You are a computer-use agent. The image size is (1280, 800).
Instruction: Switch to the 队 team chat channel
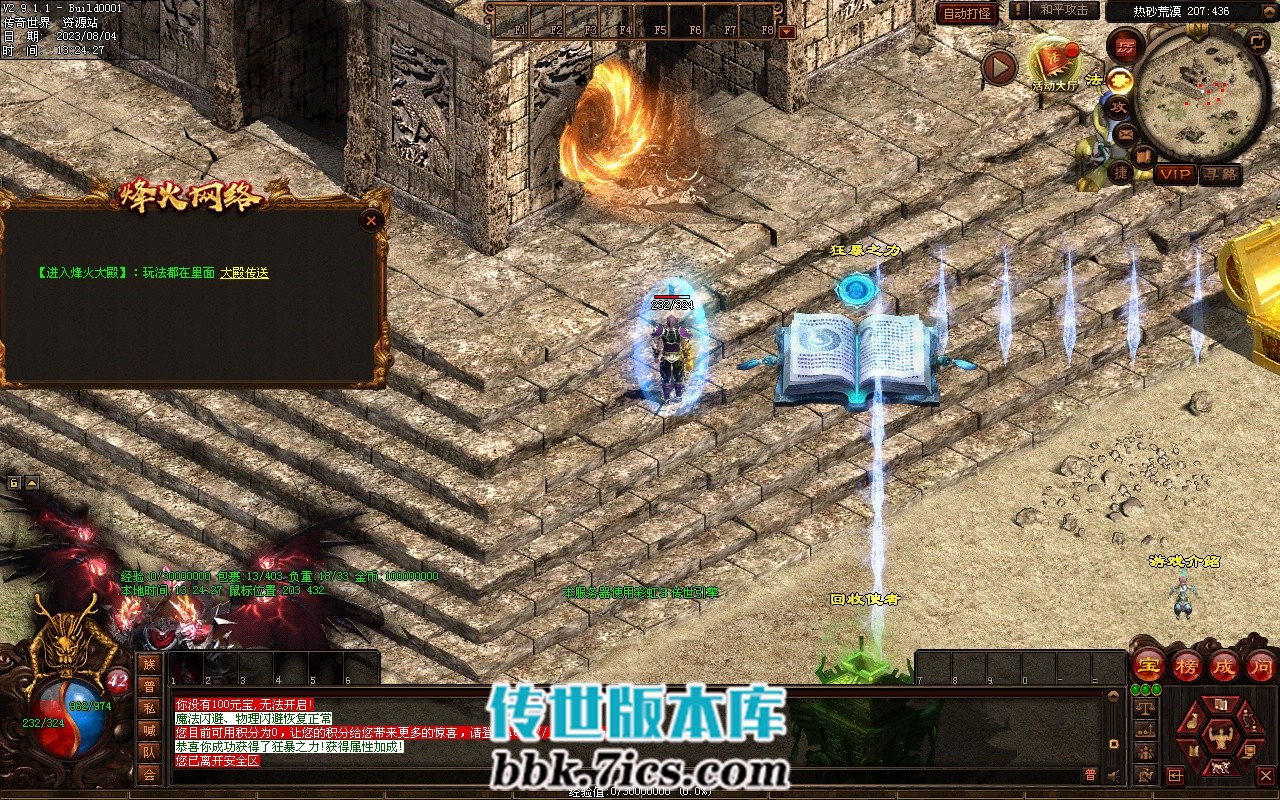pyautogui.click(x=149, y=752)
